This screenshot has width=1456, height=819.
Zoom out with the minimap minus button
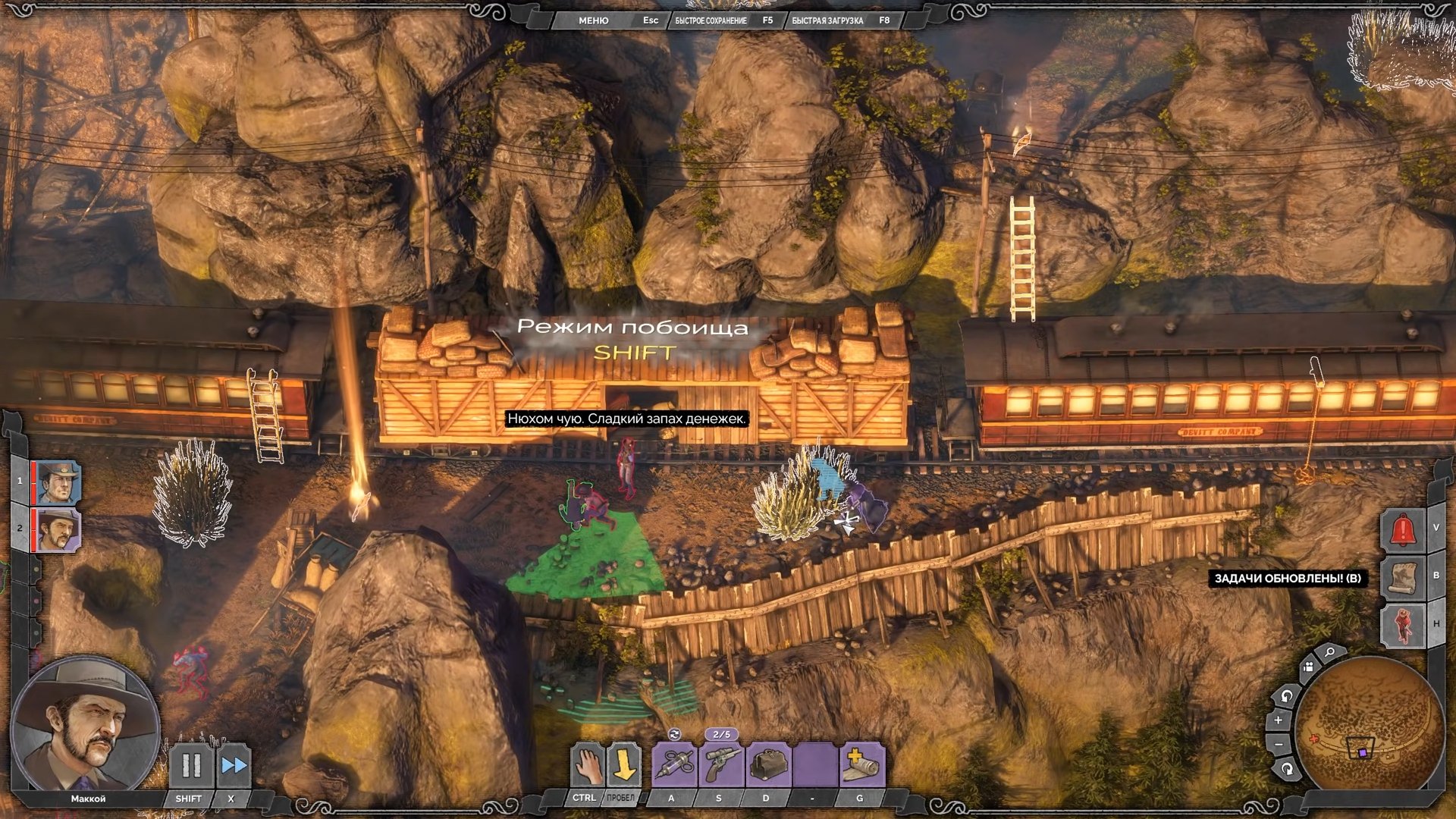point(1279,745)
